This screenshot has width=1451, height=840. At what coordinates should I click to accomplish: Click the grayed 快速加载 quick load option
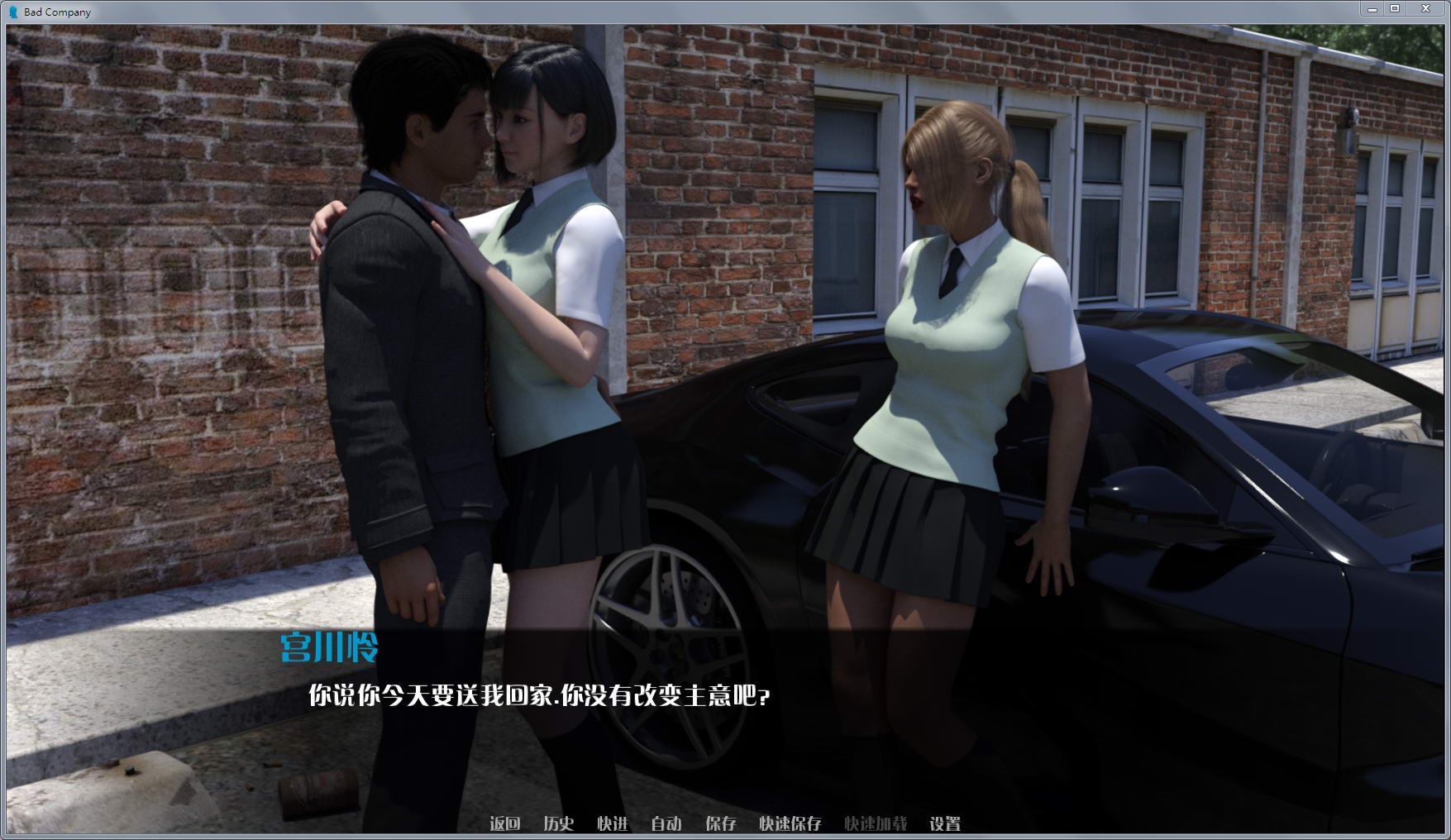pos(876,824)
